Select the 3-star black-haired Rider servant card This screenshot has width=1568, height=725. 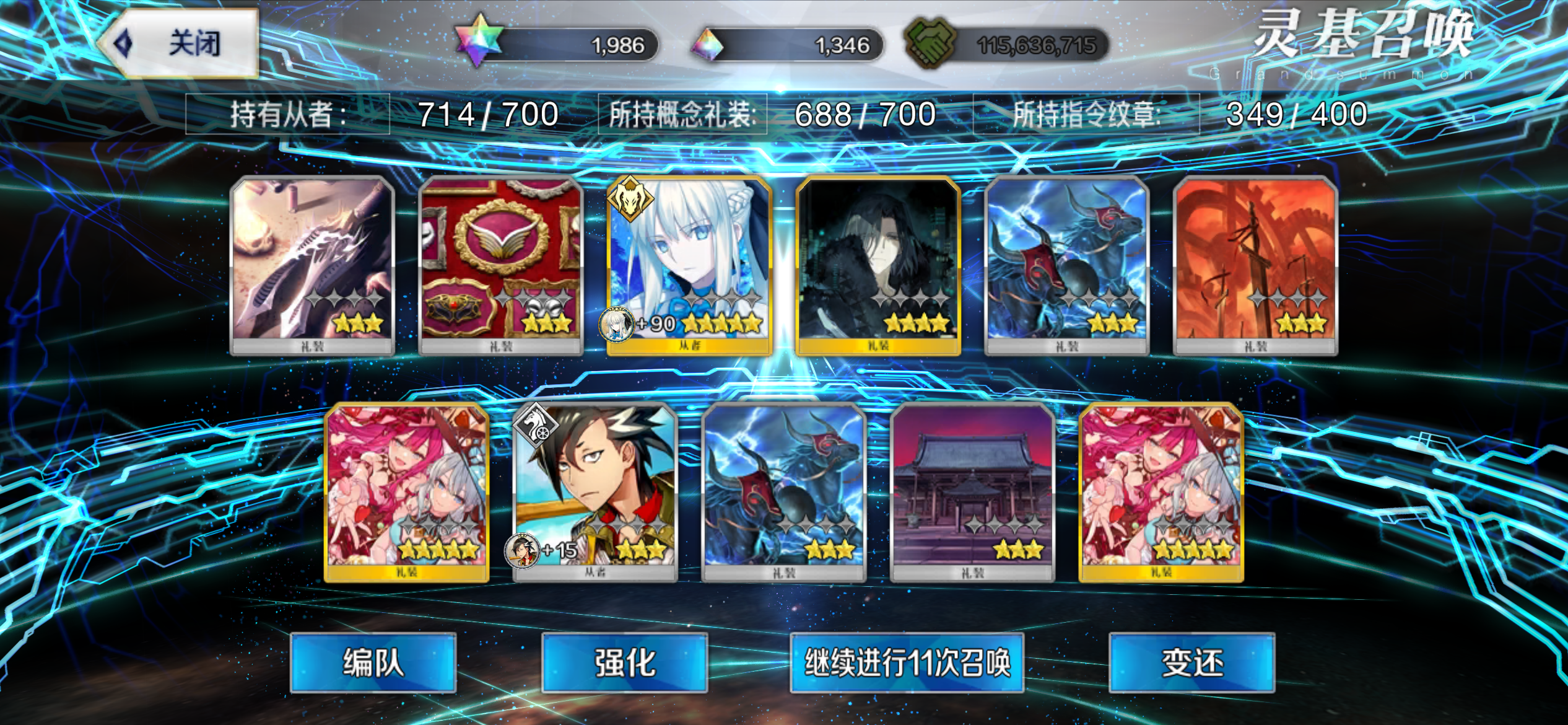595,491
